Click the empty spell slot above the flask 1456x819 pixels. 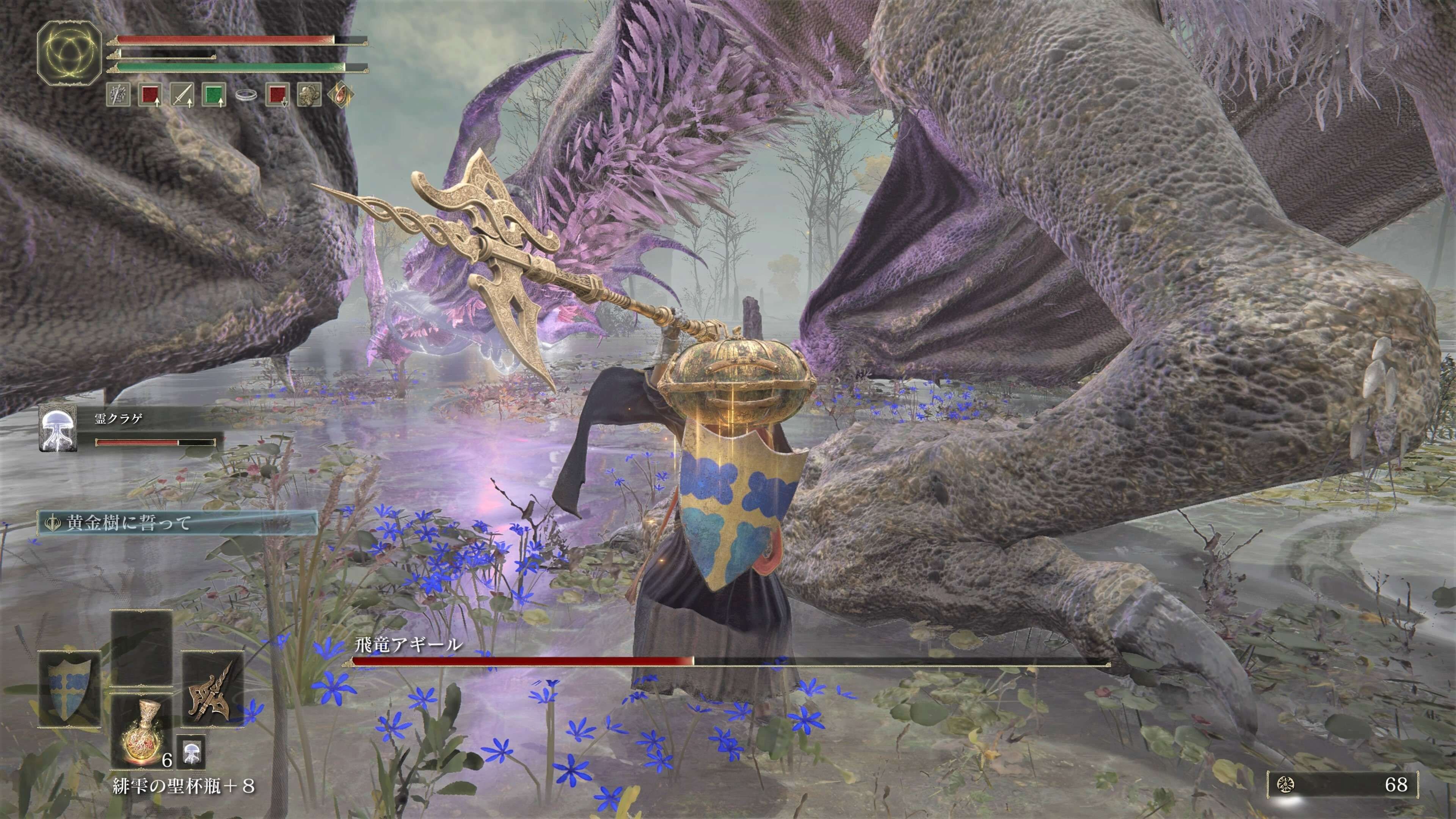[x=141, y=648]
